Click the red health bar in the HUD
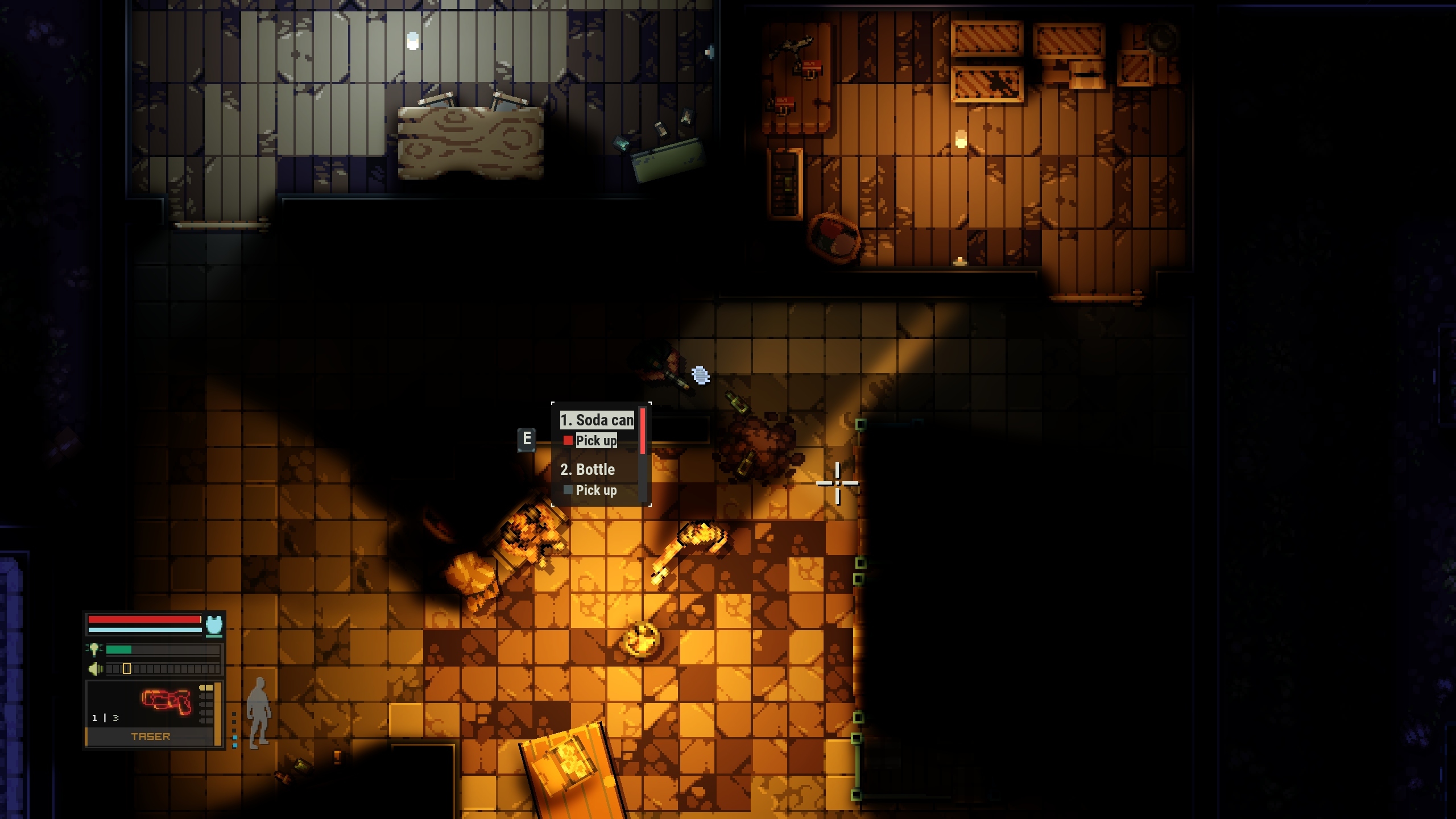Image resolution: width=1456 pixels, height=819 pixels. pyautogui.click(x=144, y=619)
